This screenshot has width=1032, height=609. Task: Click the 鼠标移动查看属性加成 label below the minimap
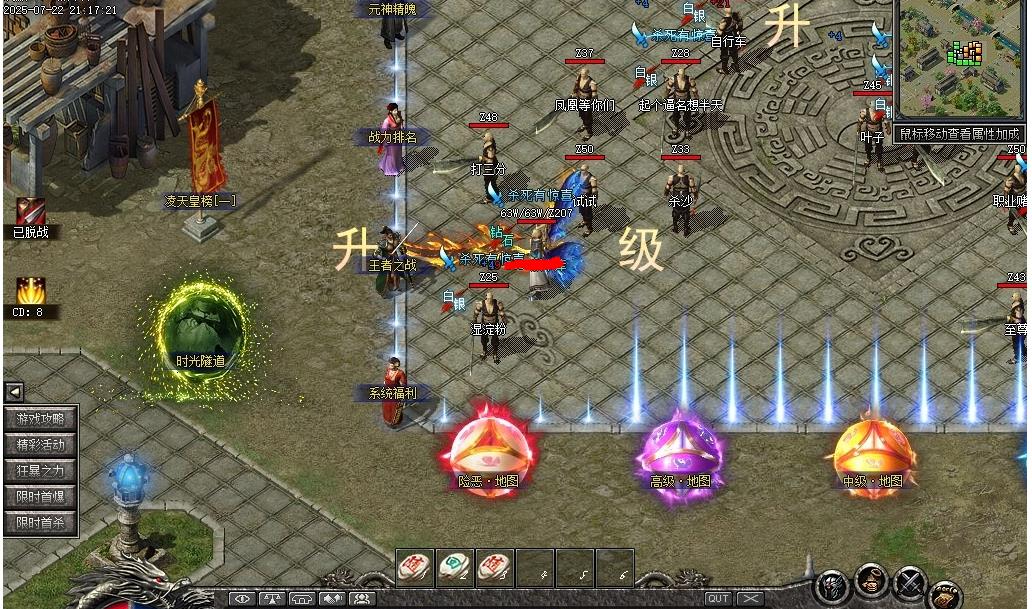(960, 133)
